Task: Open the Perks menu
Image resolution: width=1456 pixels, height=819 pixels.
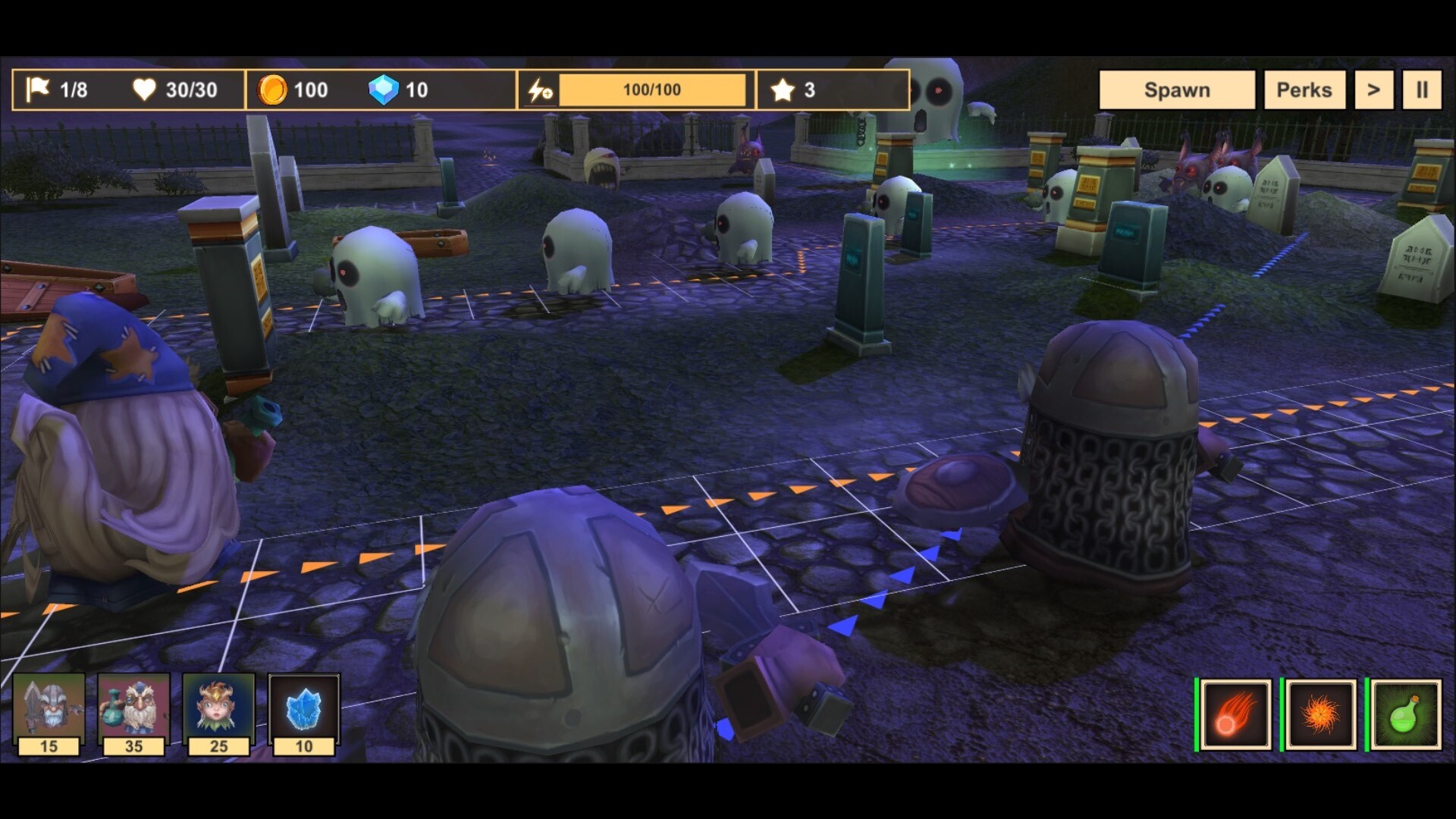Action: point(1304,89)
